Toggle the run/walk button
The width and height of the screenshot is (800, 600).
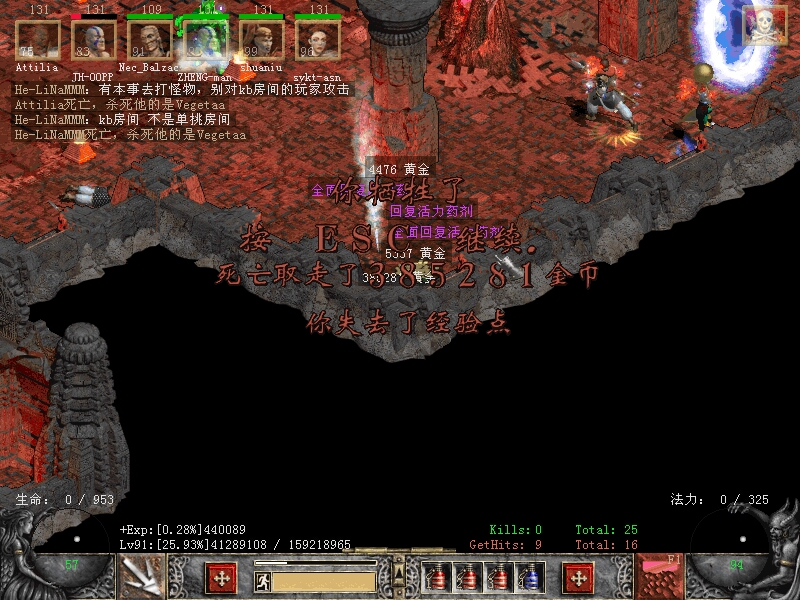(263, 580)
